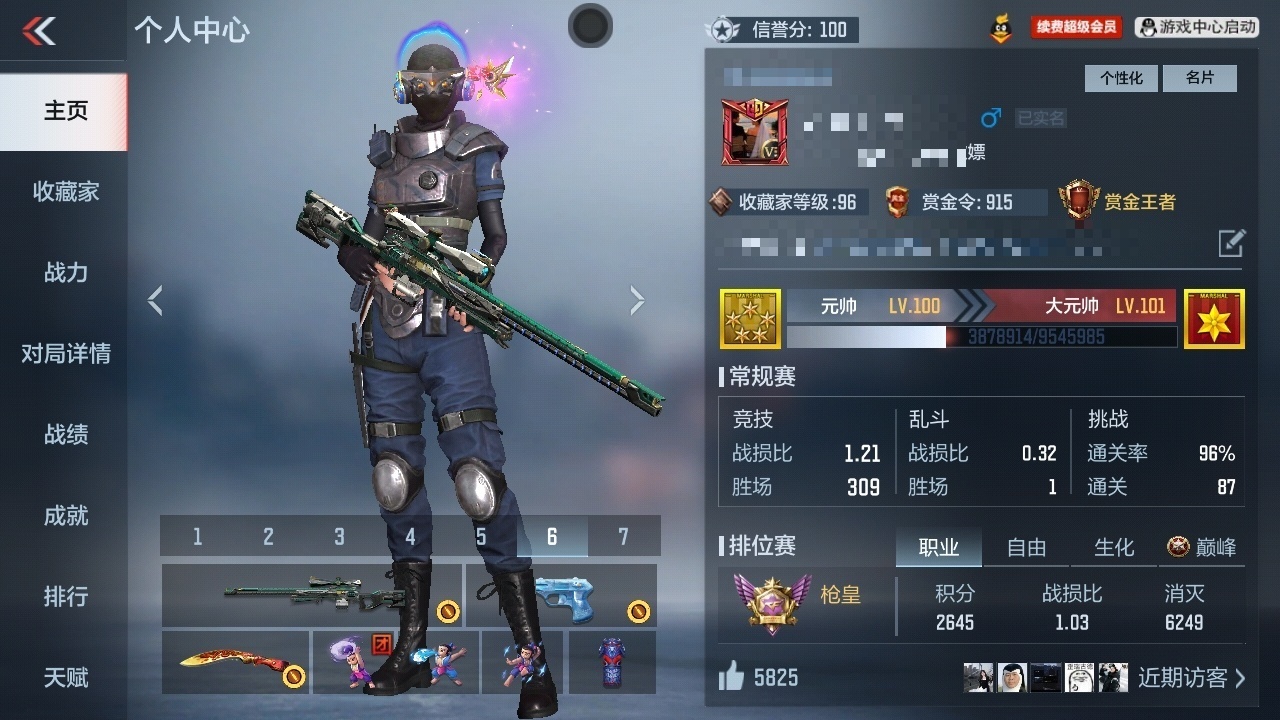This screenshot has width=1280, height=720.
Task: Click the 续费超级会员 renewal button
Action: click(1076, 28)
